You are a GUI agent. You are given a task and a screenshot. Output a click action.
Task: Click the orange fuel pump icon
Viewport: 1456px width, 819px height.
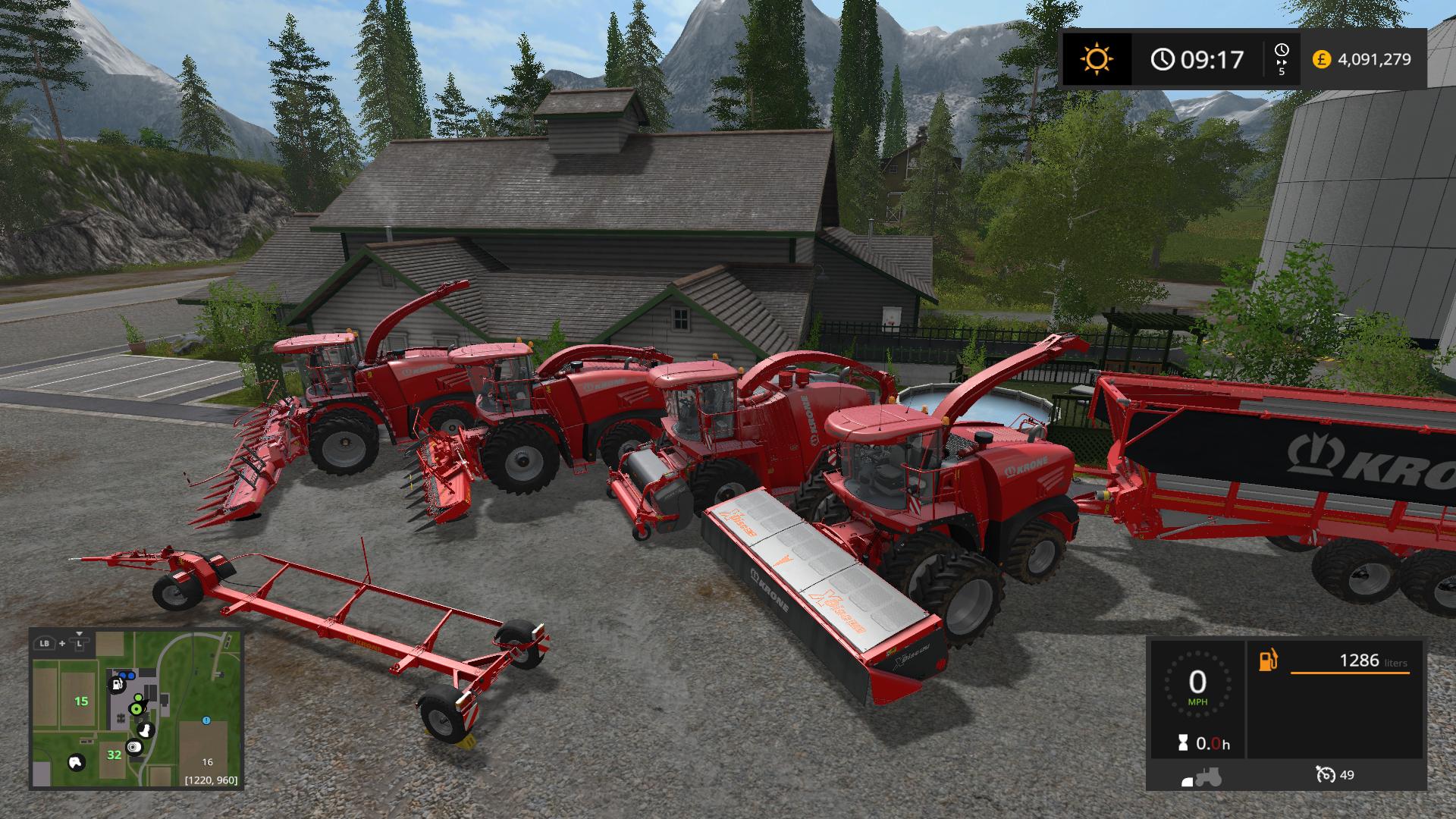click(1268, 661)
